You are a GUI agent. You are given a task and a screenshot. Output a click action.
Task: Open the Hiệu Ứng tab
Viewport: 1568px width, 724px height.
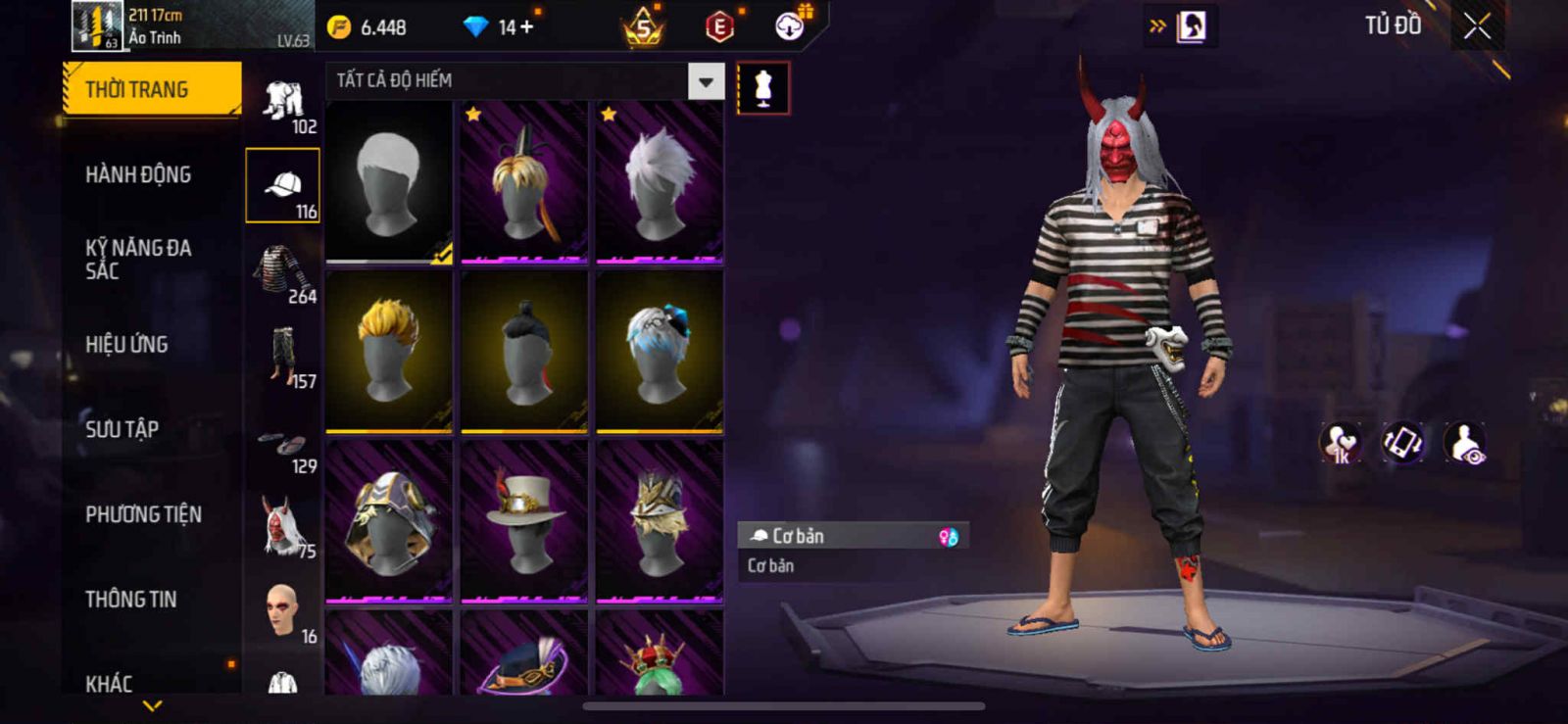coord(126,344)
